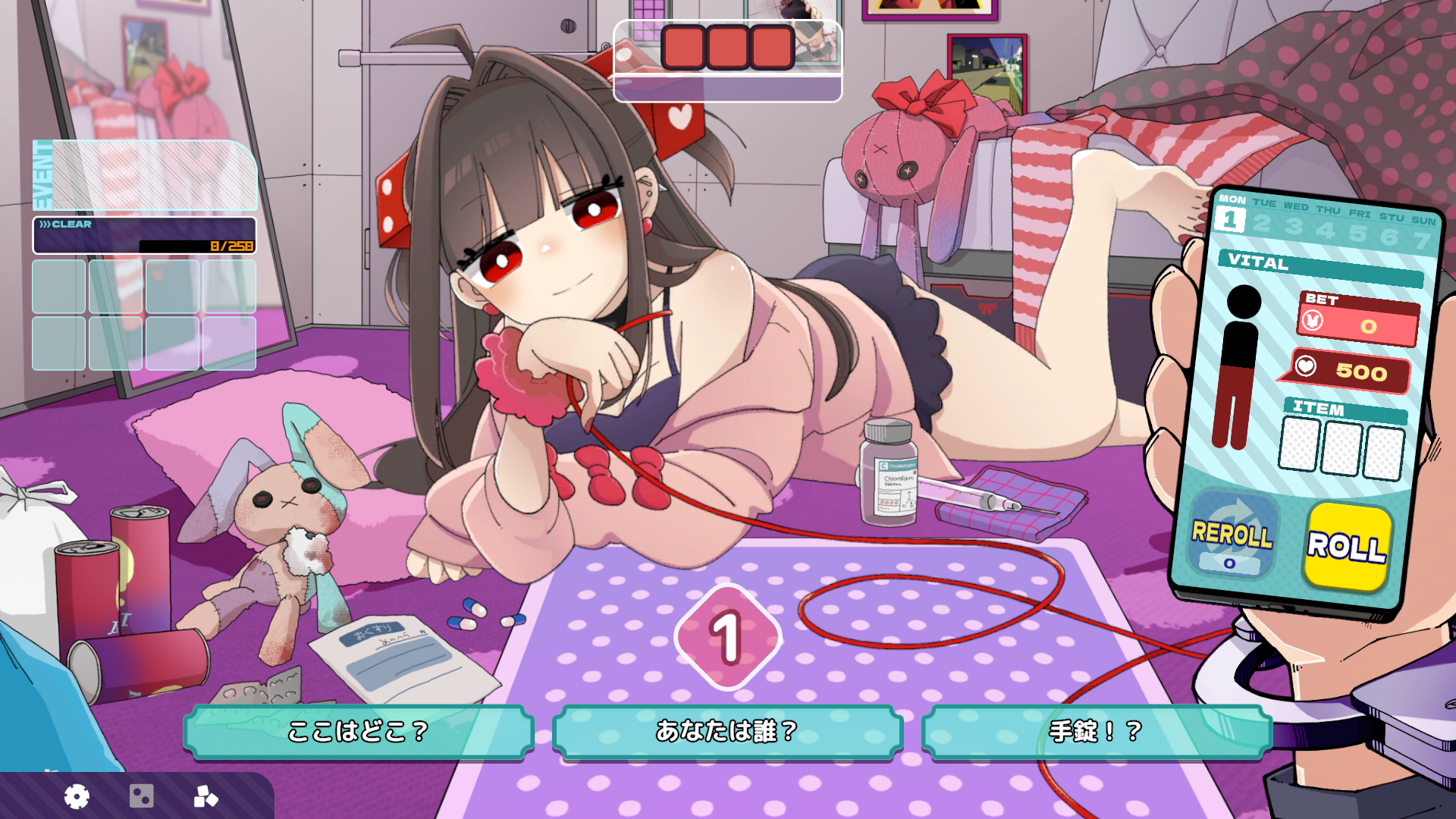Open the CLEAR progress panel
Image resolution: width=1456 pixels, height=819 pixels.
click(144, 235)
